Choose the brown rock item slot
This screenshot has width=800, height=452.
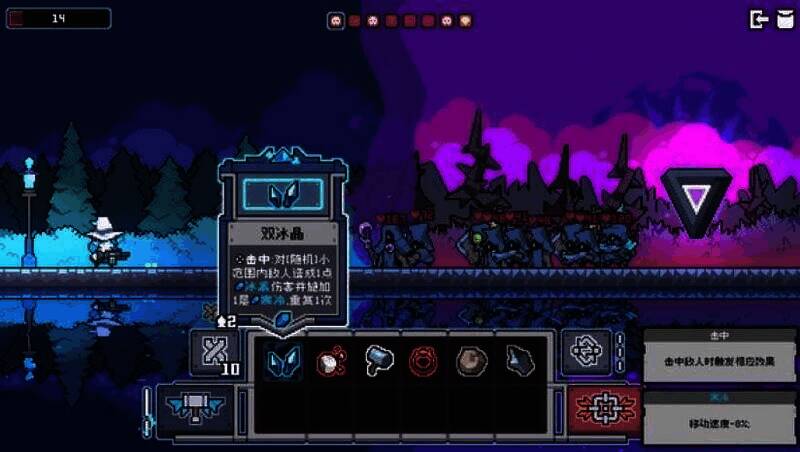472,359
